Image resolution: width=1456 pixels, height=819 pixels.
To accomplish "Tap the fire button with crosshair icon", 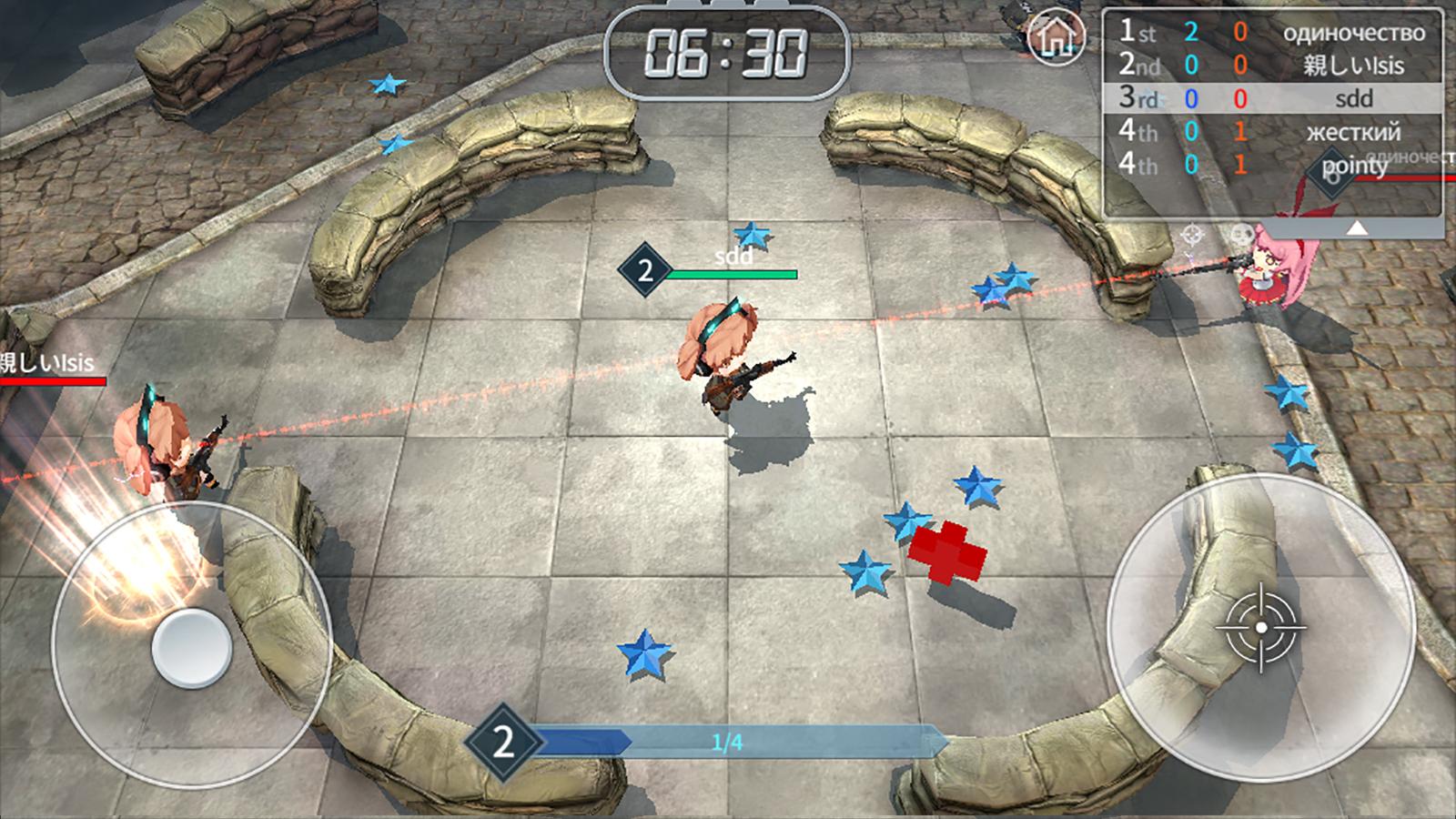I will (x=1260, y=630).
